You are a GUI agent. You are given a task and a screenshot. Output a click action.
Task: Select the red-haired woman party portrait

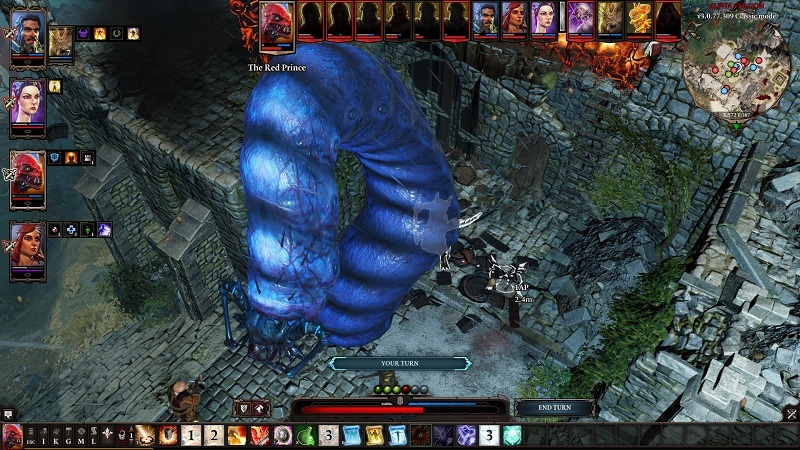point(27,245)
